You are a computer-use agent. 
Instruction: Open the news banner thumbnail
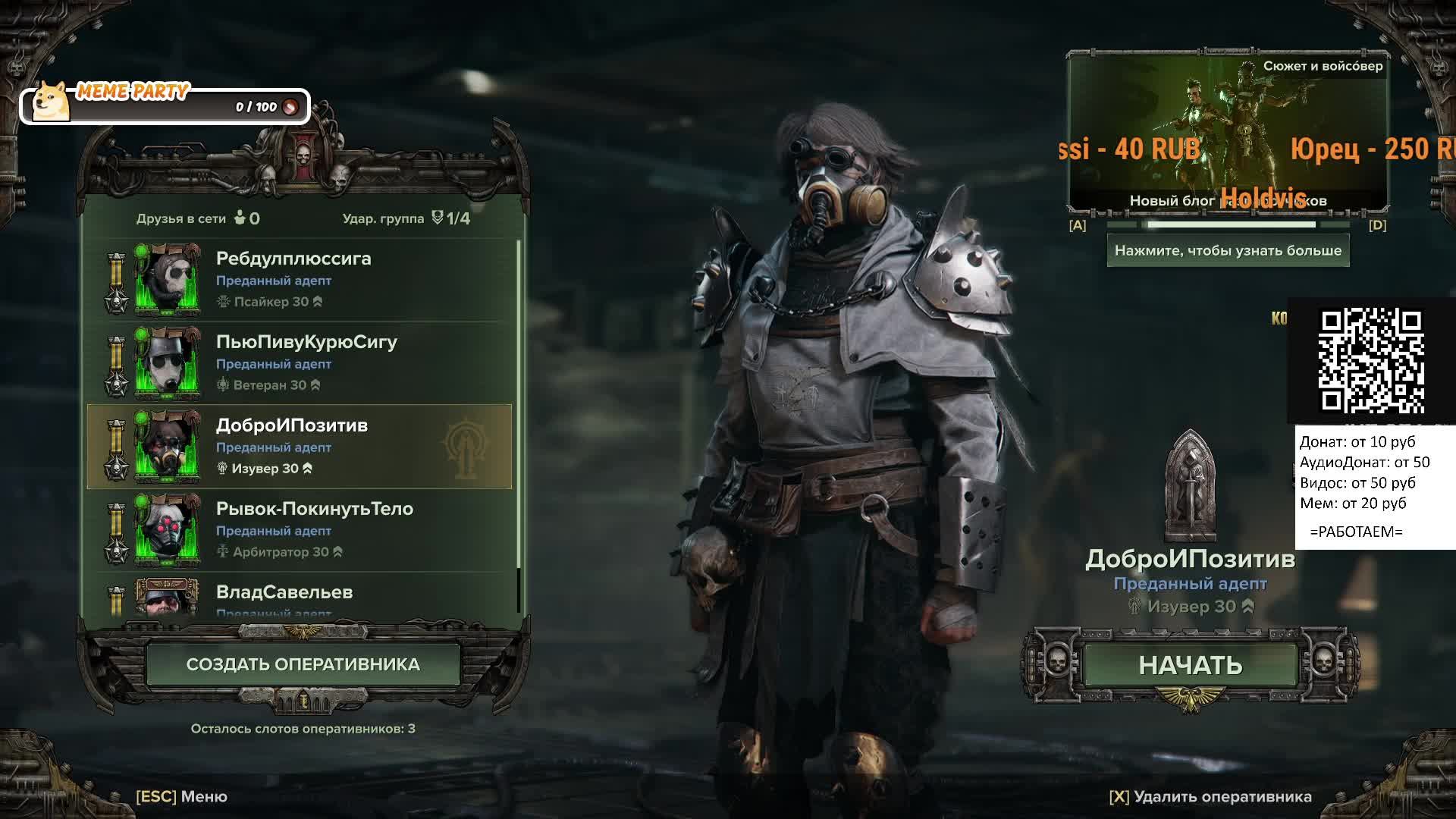tap(1228, 133)
